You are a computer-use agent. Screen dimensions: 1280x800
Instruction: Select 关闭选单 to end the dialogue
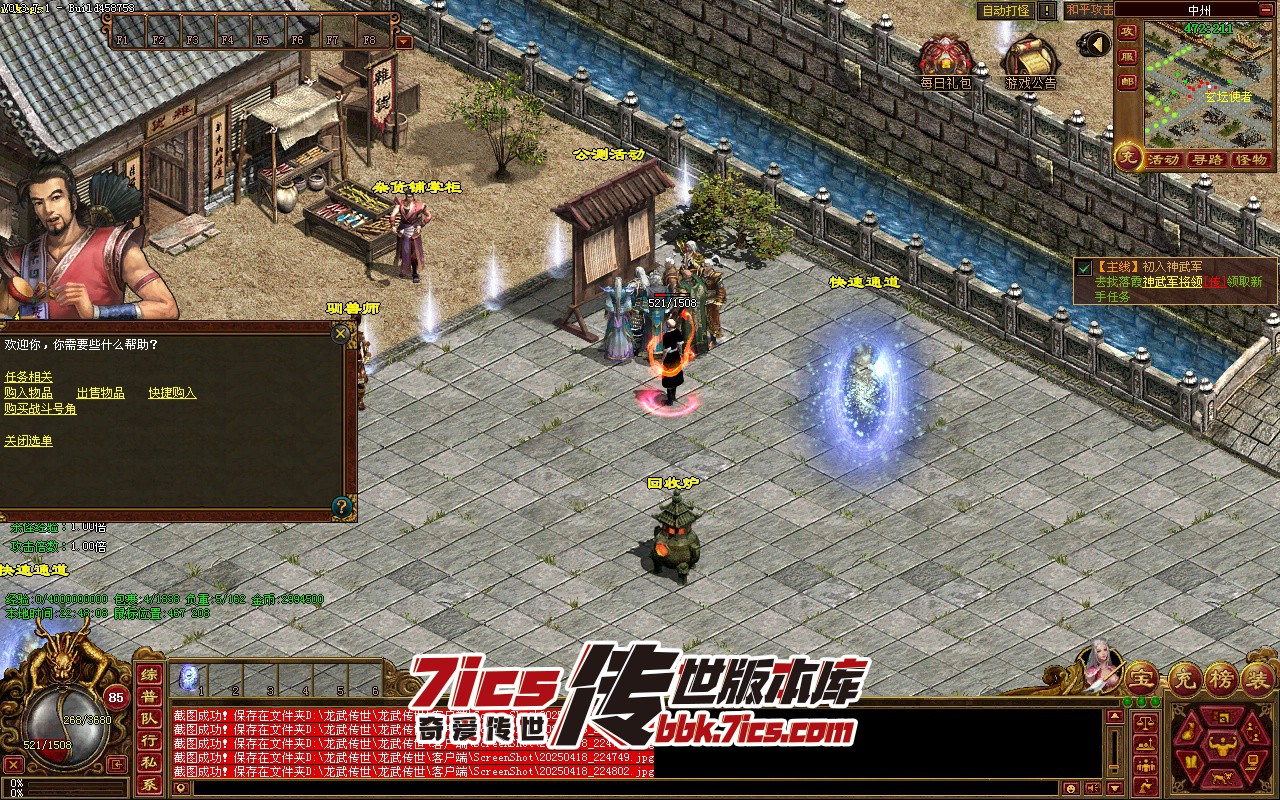point(28,441)
